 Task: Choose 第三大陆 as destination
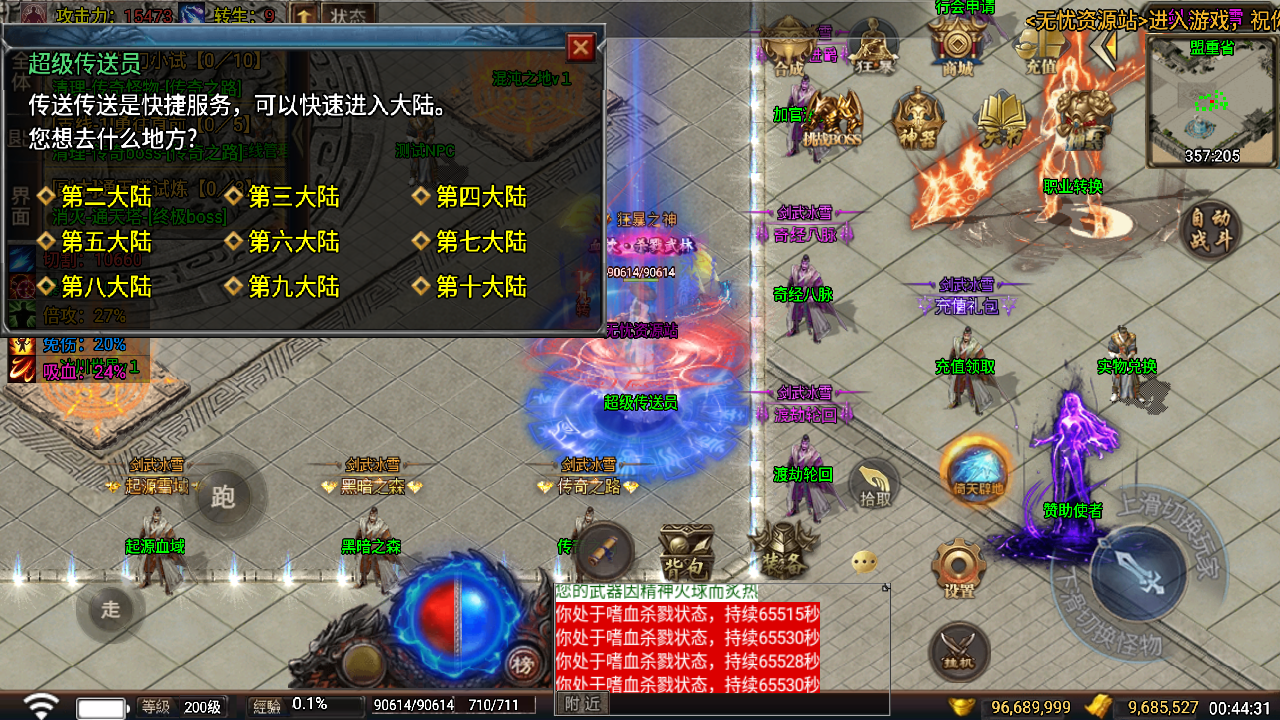294,196
